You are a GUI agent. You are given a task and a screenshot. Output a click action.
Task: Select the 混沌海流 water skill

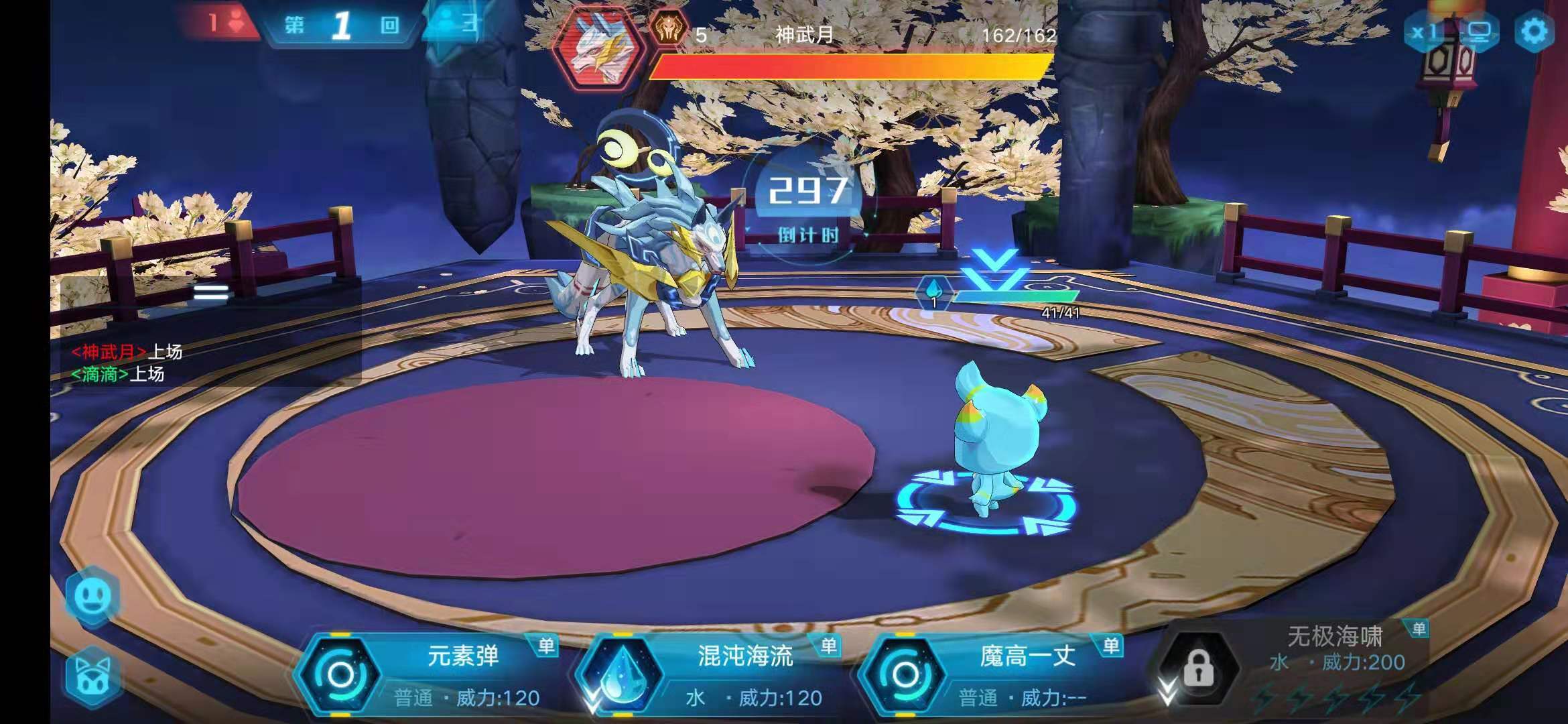click(710, 674)
